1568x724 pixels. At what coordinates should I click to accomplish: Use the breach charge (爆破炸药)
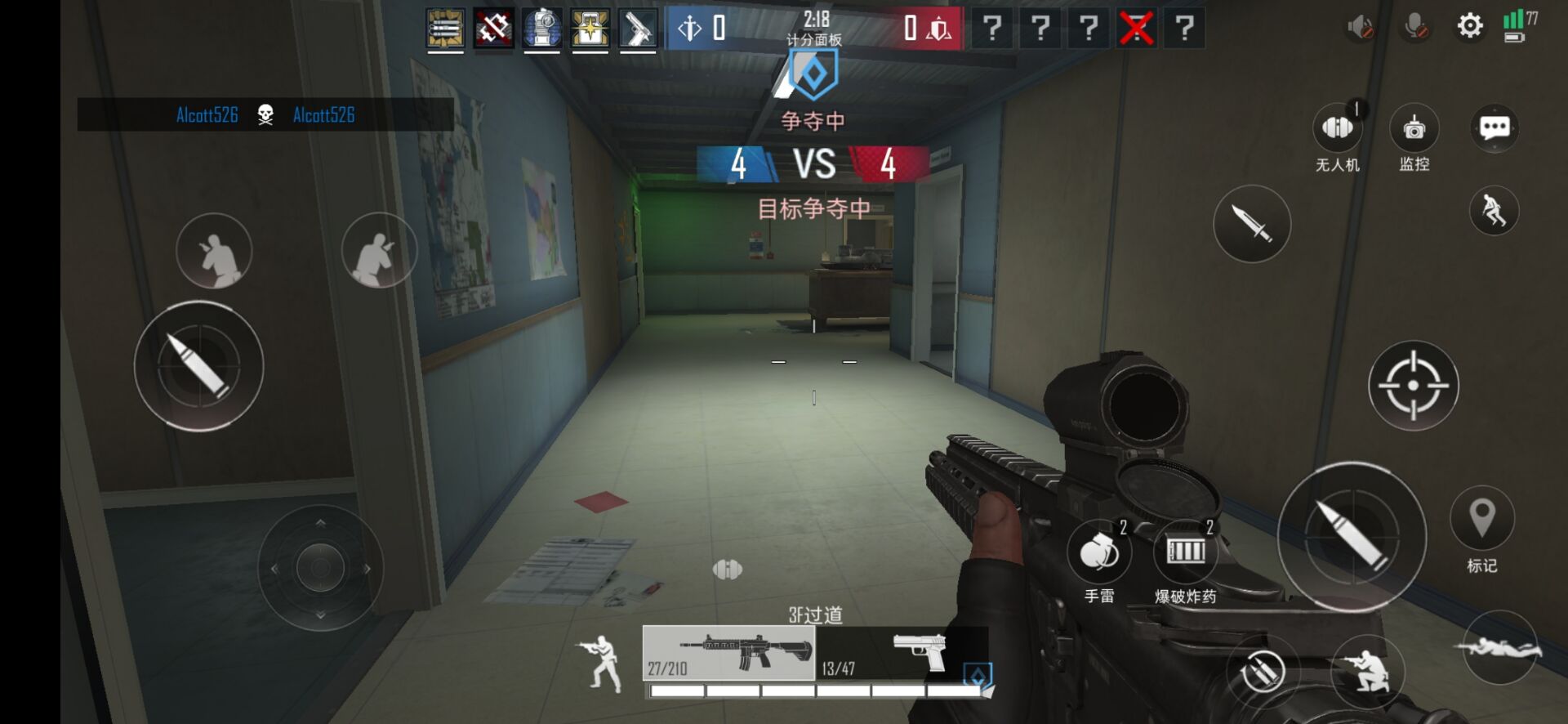pyautogui.click(x=1185, y=552)
